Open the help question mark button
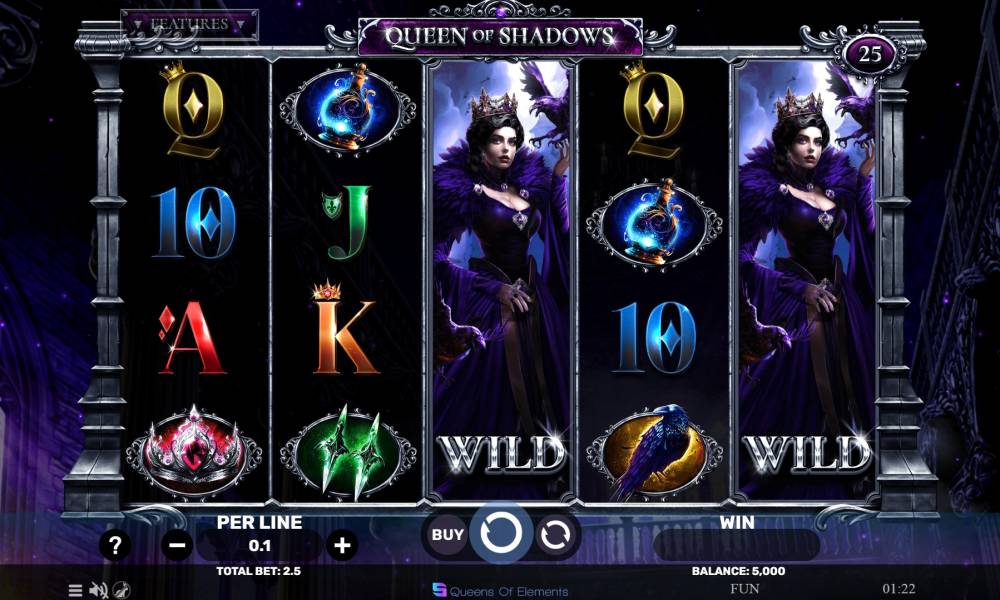This screenshot has width=1000, height=600. click(x=116, y=545)
